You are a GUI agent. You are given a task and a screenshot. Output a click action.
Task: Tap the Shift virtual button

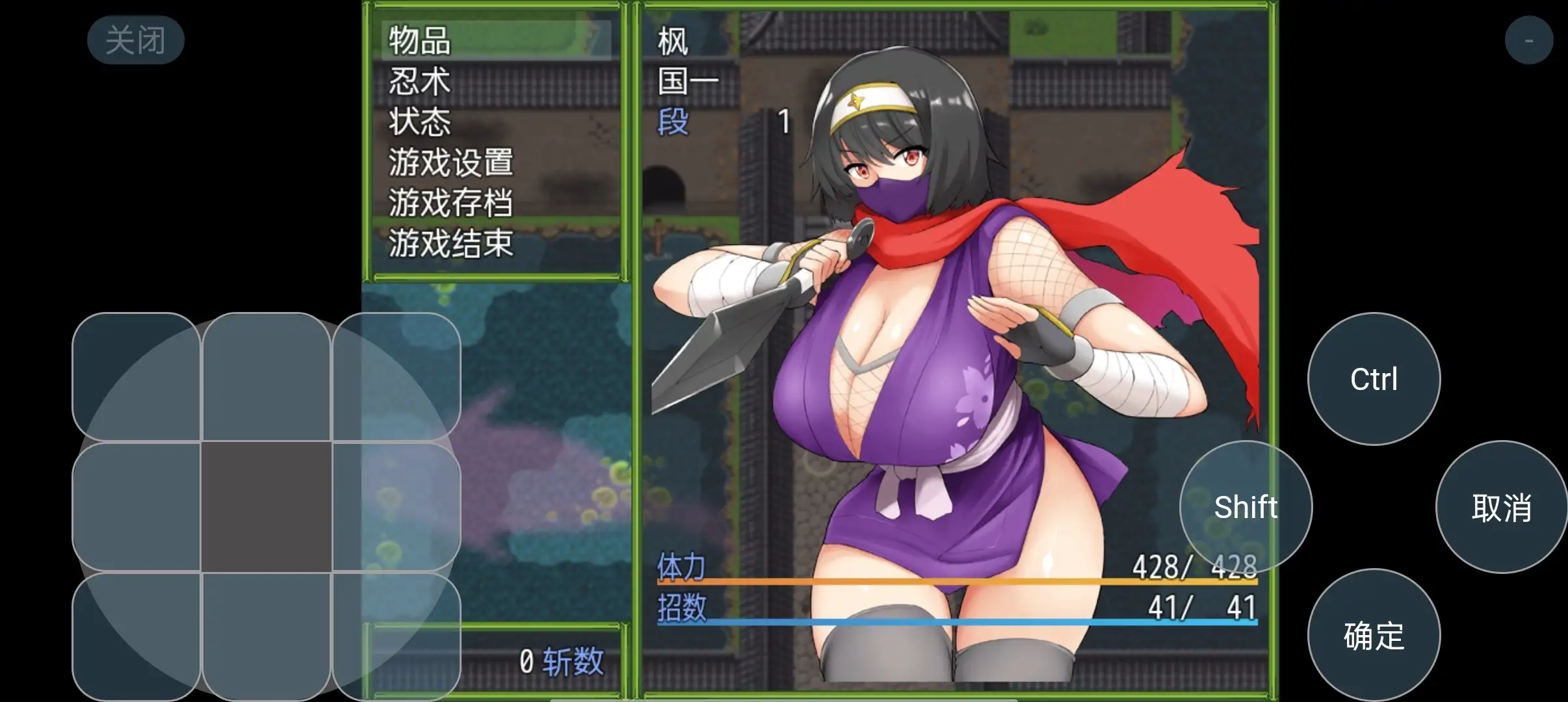[x=1245, y=507]
